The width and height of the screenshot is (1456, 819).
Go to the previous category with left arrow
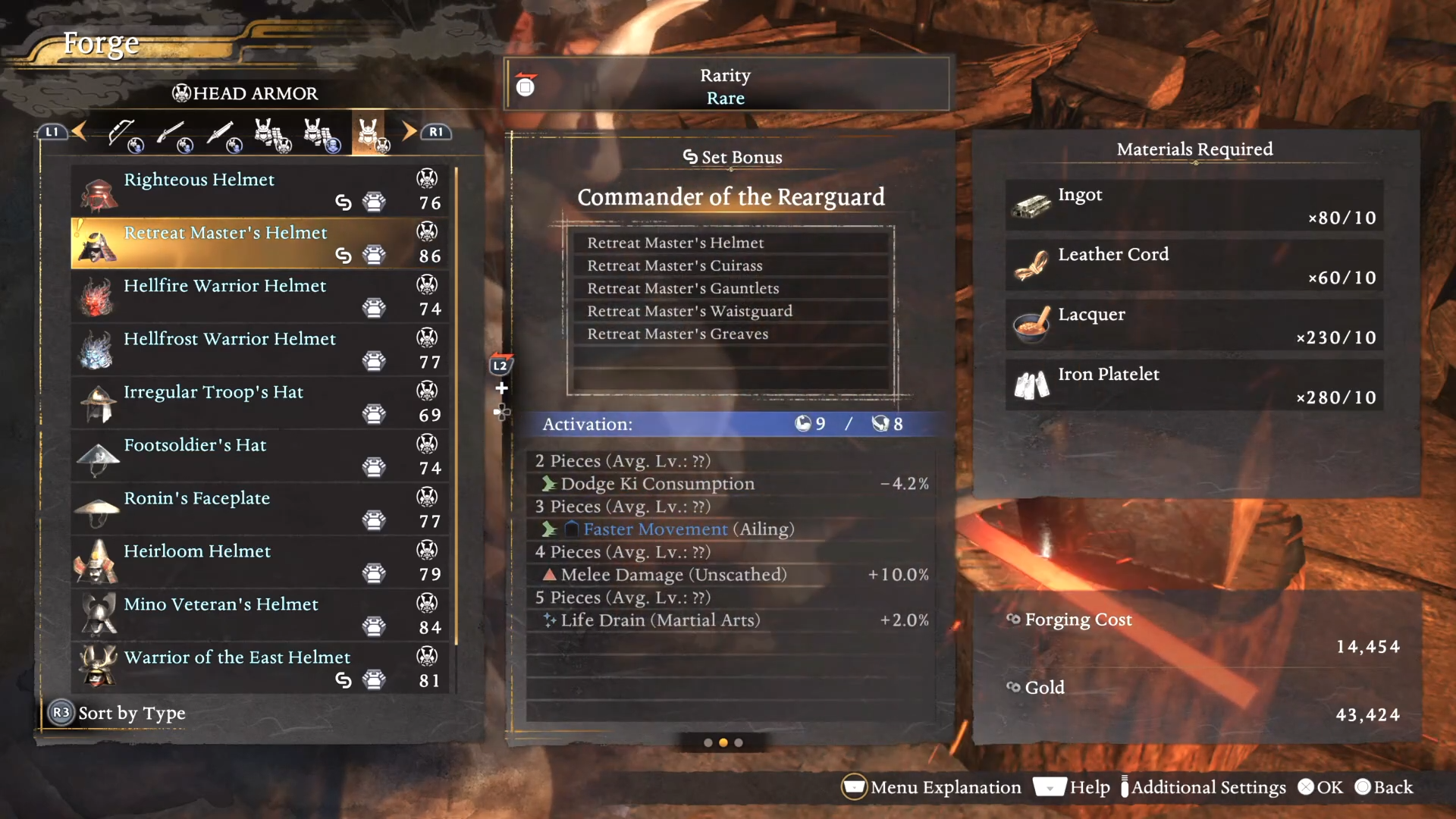(79, 131)
